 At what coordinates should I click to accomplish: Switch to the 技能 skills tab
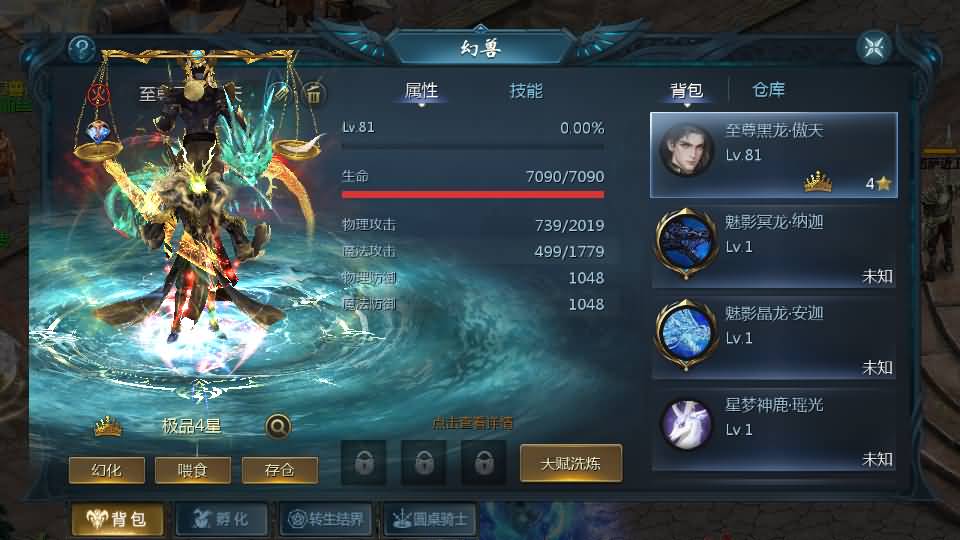point(526,91)
